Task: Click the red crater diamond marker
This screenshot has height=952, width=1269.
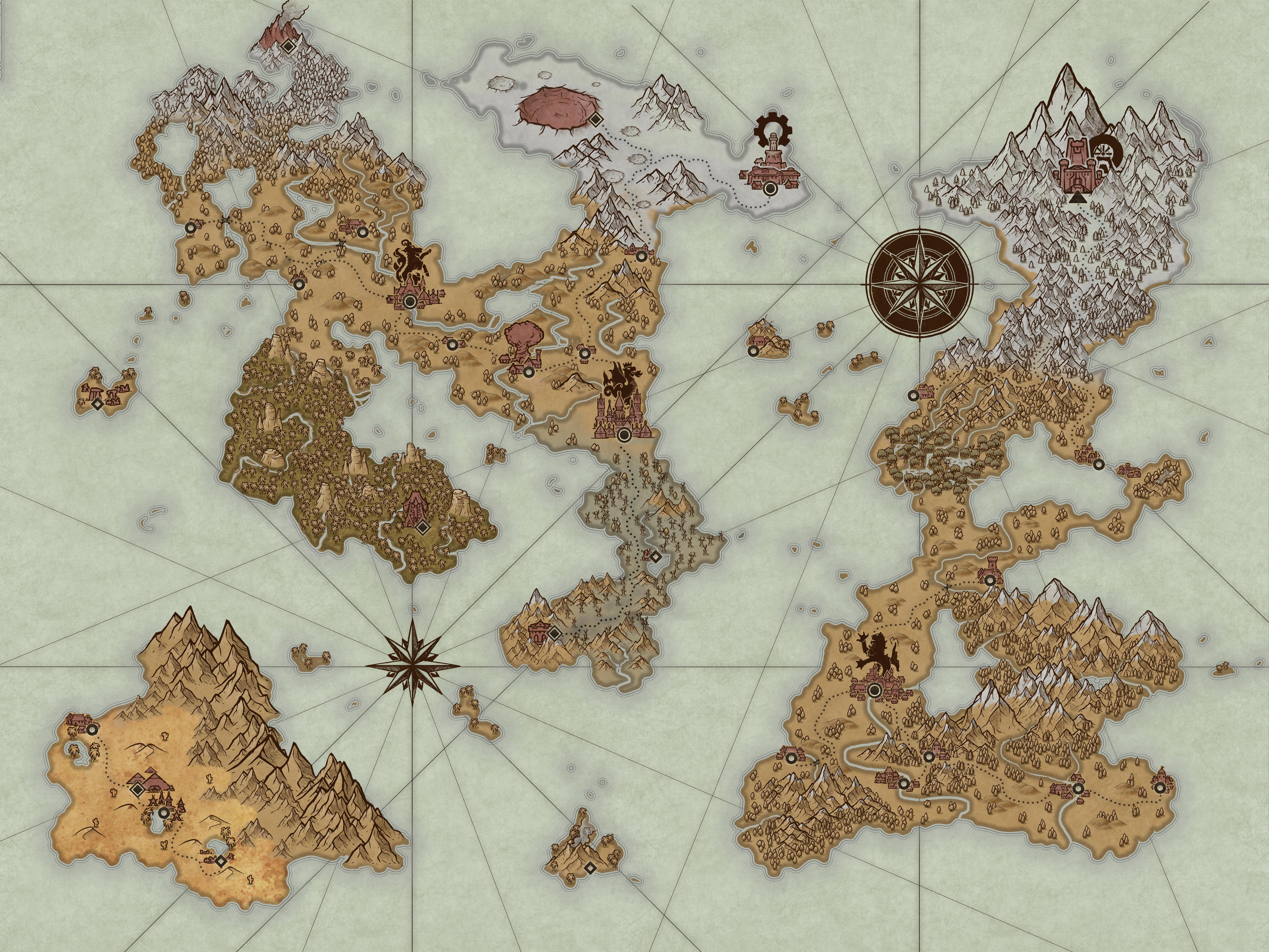Action: 596,119
